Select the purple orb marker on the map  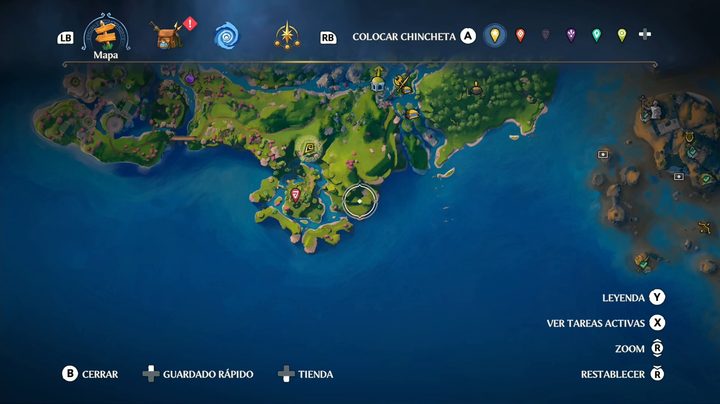pos(190,78)
